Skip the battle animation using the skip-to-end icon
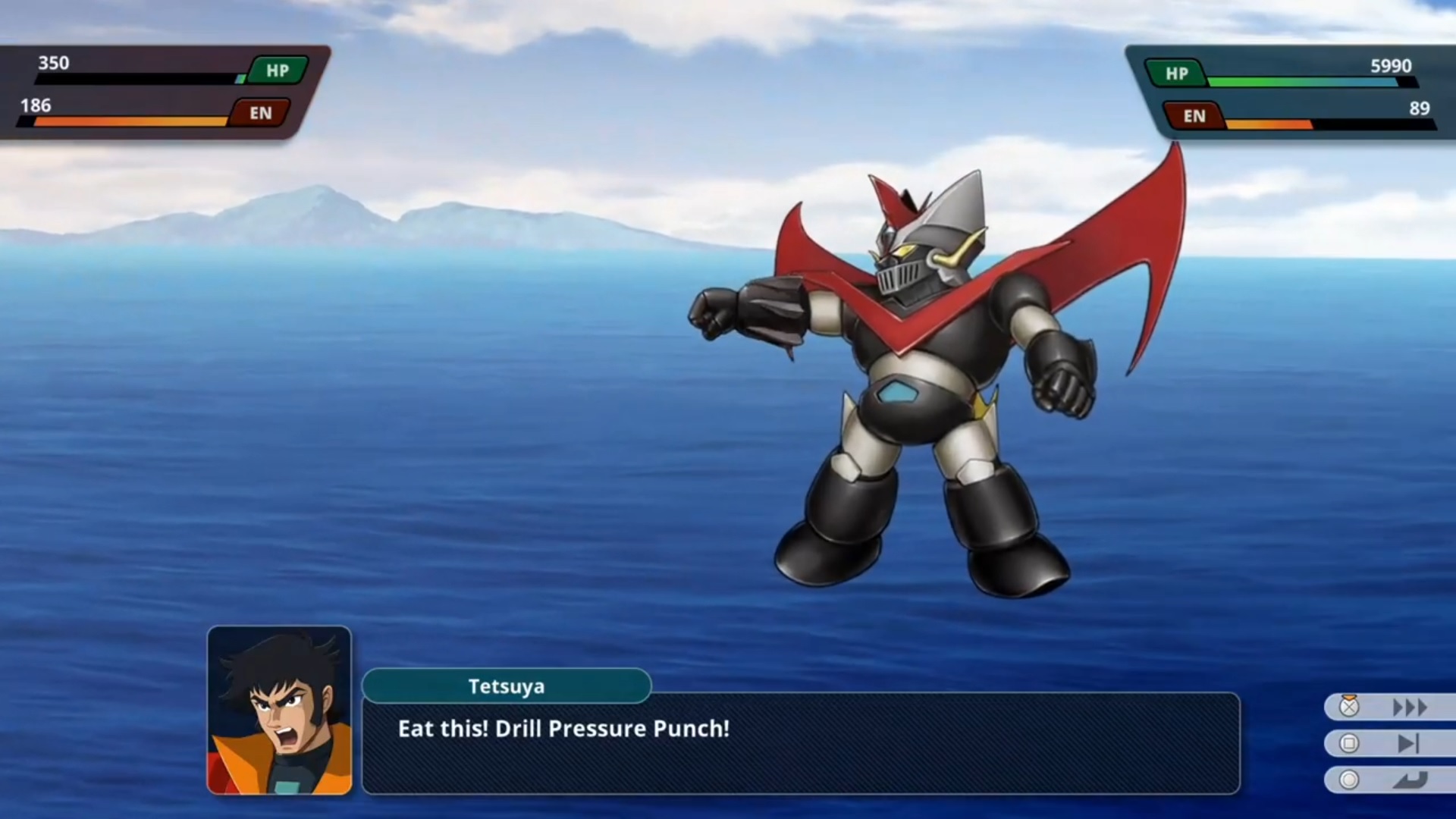This screenshot has width=1456, height=819. (1407, 744)
